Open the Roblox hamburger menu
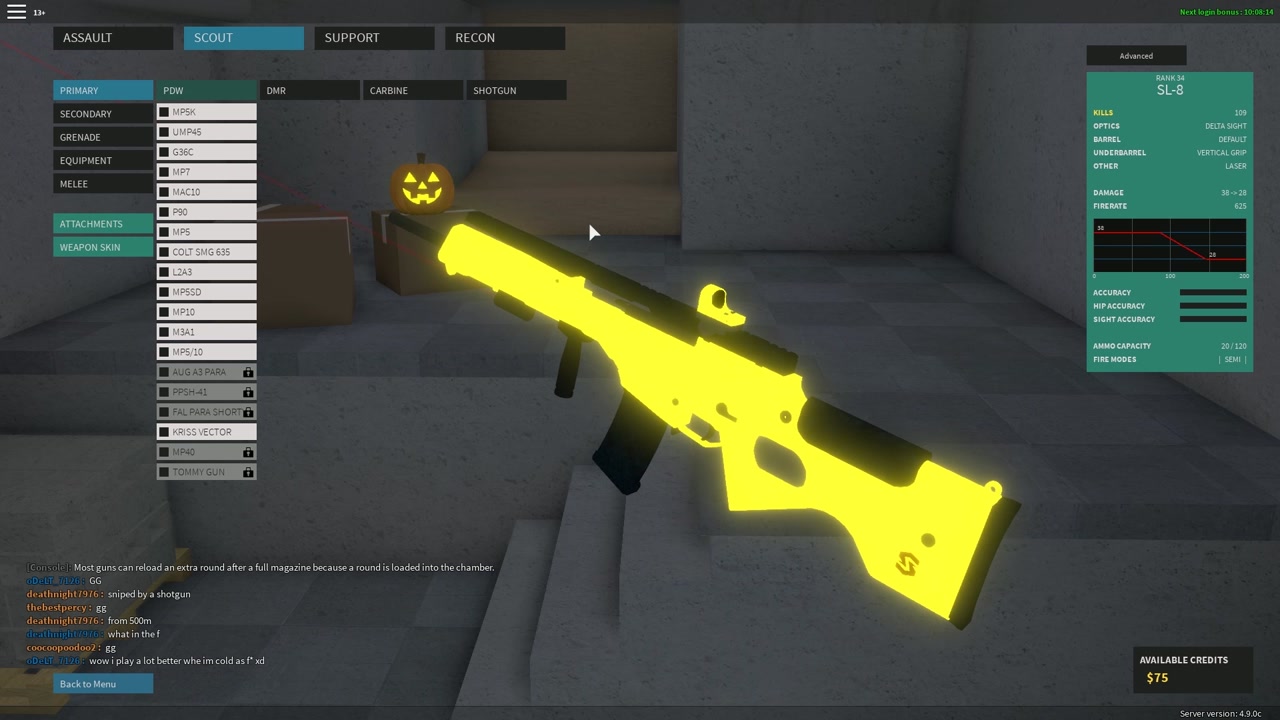Screen dimensions: 1280x720 [x=16, y=12]
